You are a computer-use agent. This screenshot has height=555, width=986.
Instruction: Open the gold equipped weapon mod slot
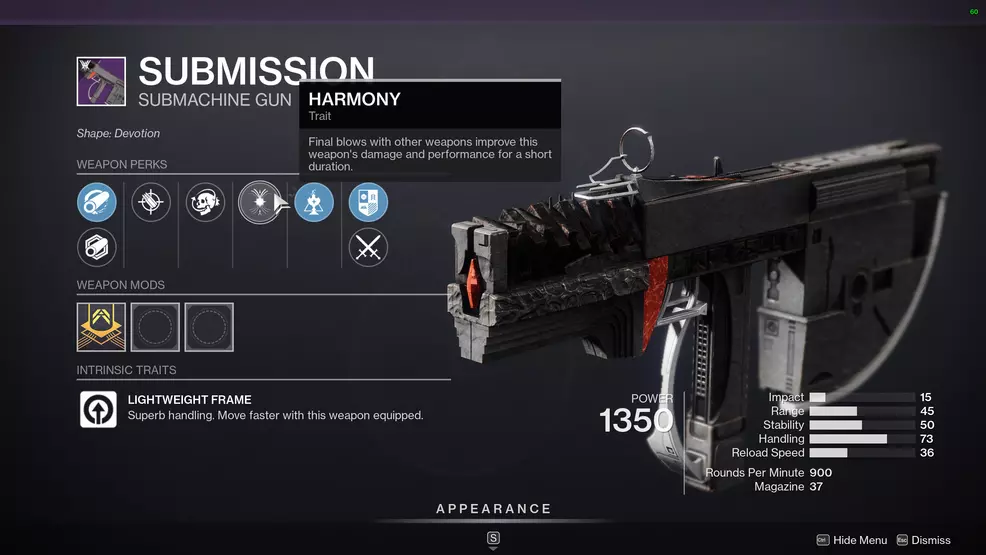pyautogui.click(x=101, y=327)
